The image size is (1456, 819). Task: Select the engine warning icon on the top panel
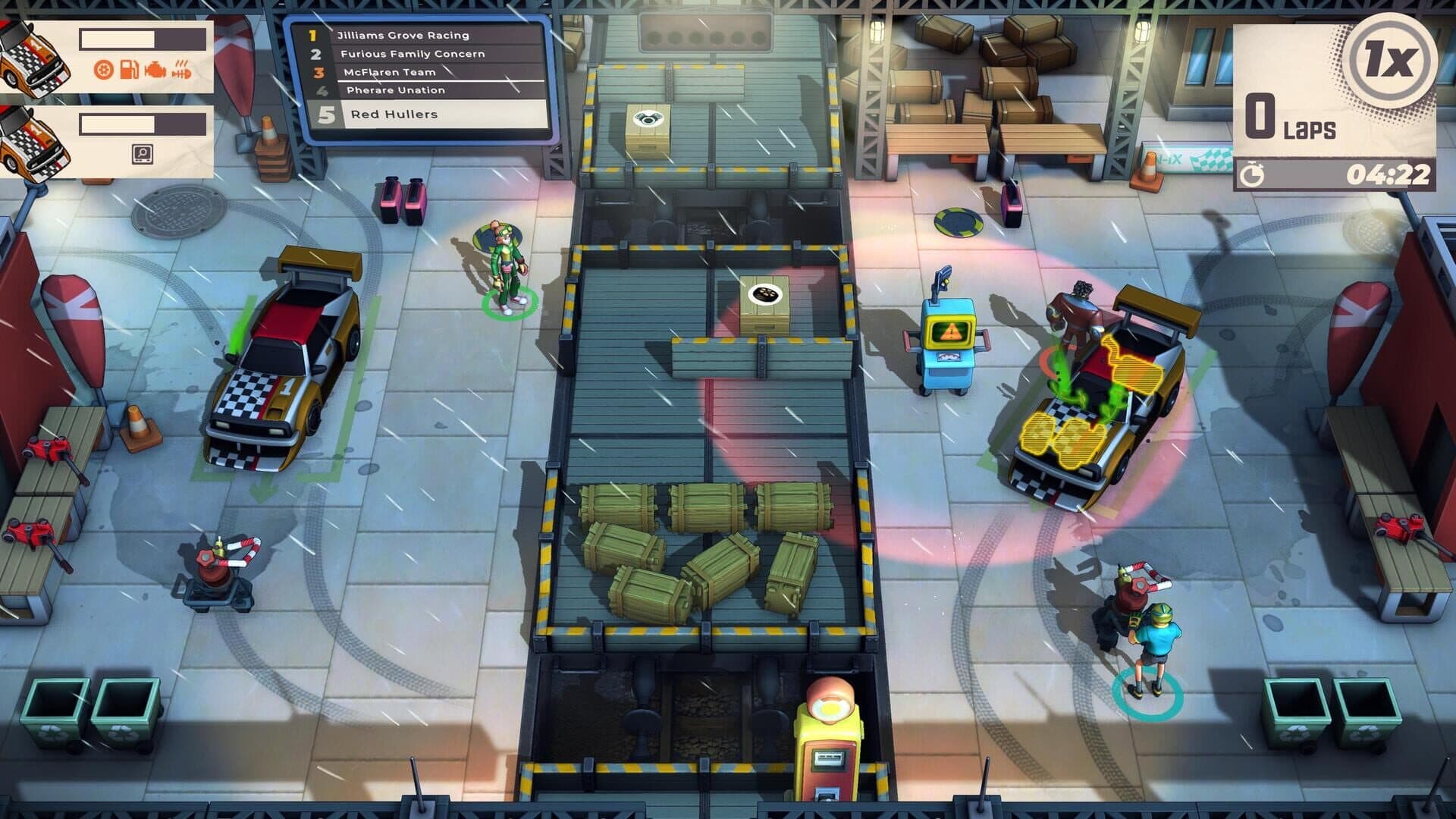coord(155,70)
